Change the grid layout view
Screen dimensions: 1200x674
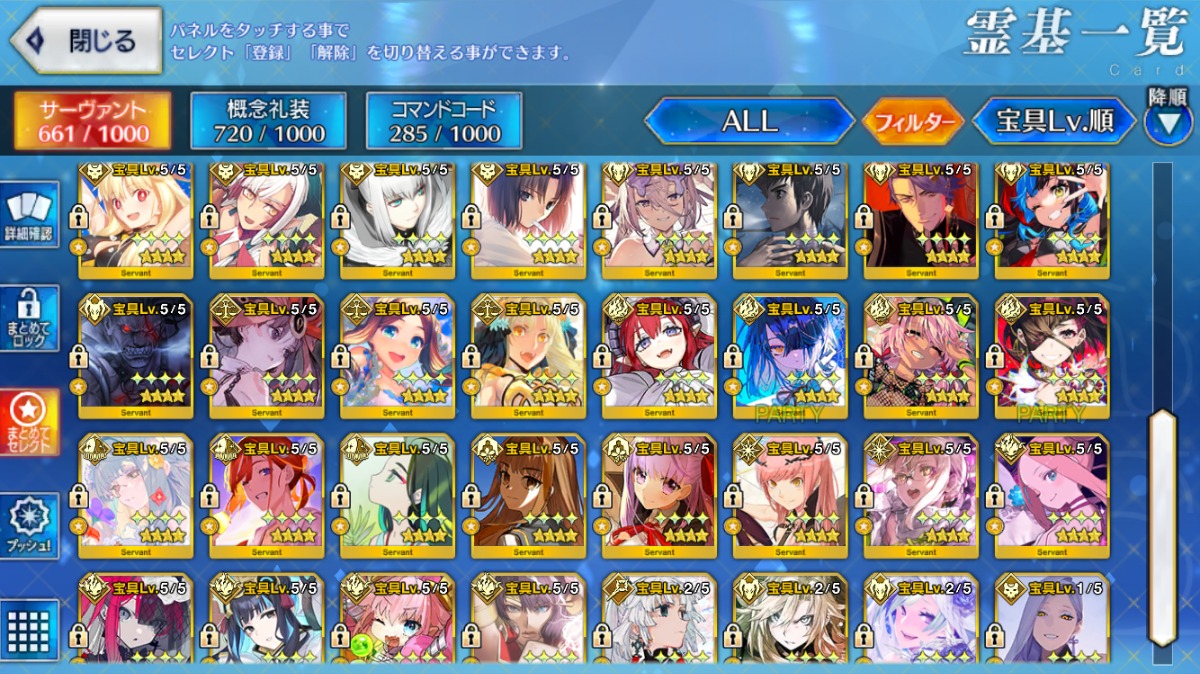click(29, 630)
